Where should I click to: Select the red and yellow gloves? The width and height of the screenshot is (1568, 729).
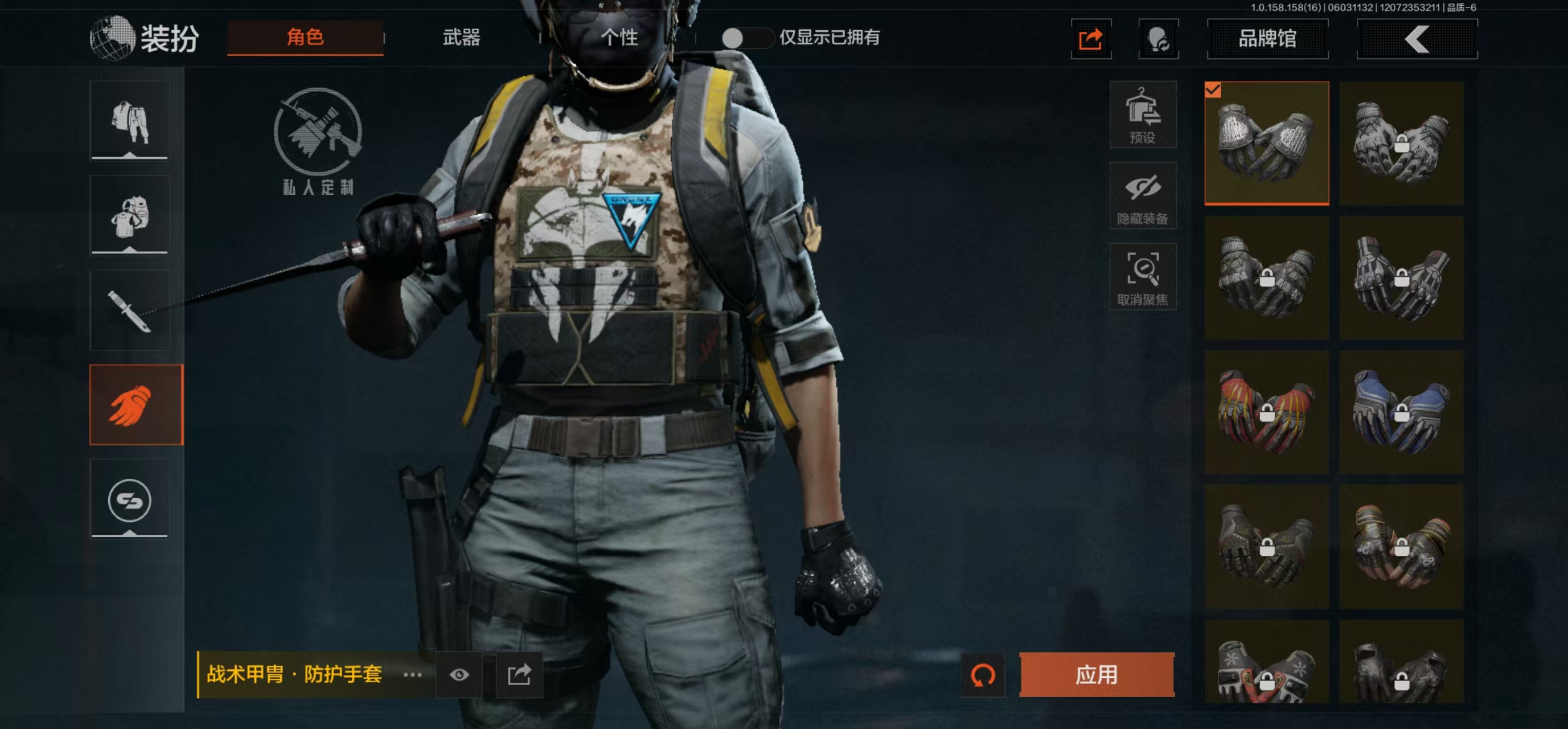[x=1266, y=412]
